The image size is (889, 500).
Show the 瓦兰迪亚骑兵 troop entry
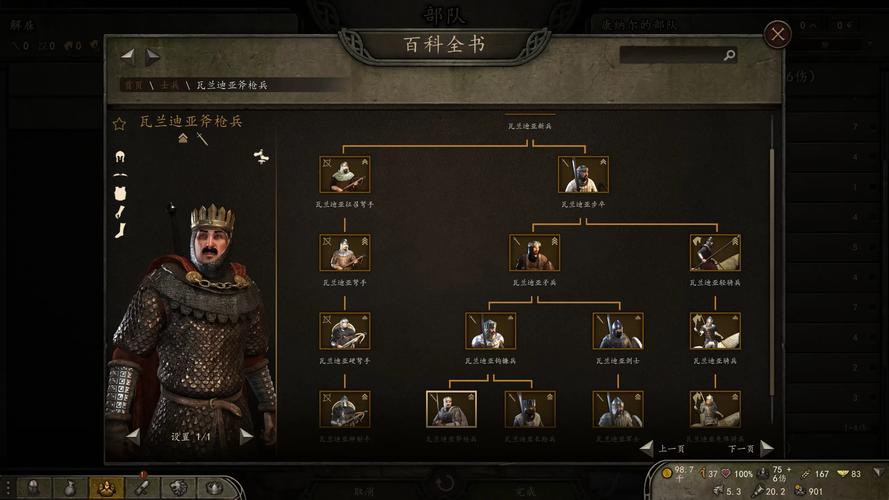coord(715,331)
